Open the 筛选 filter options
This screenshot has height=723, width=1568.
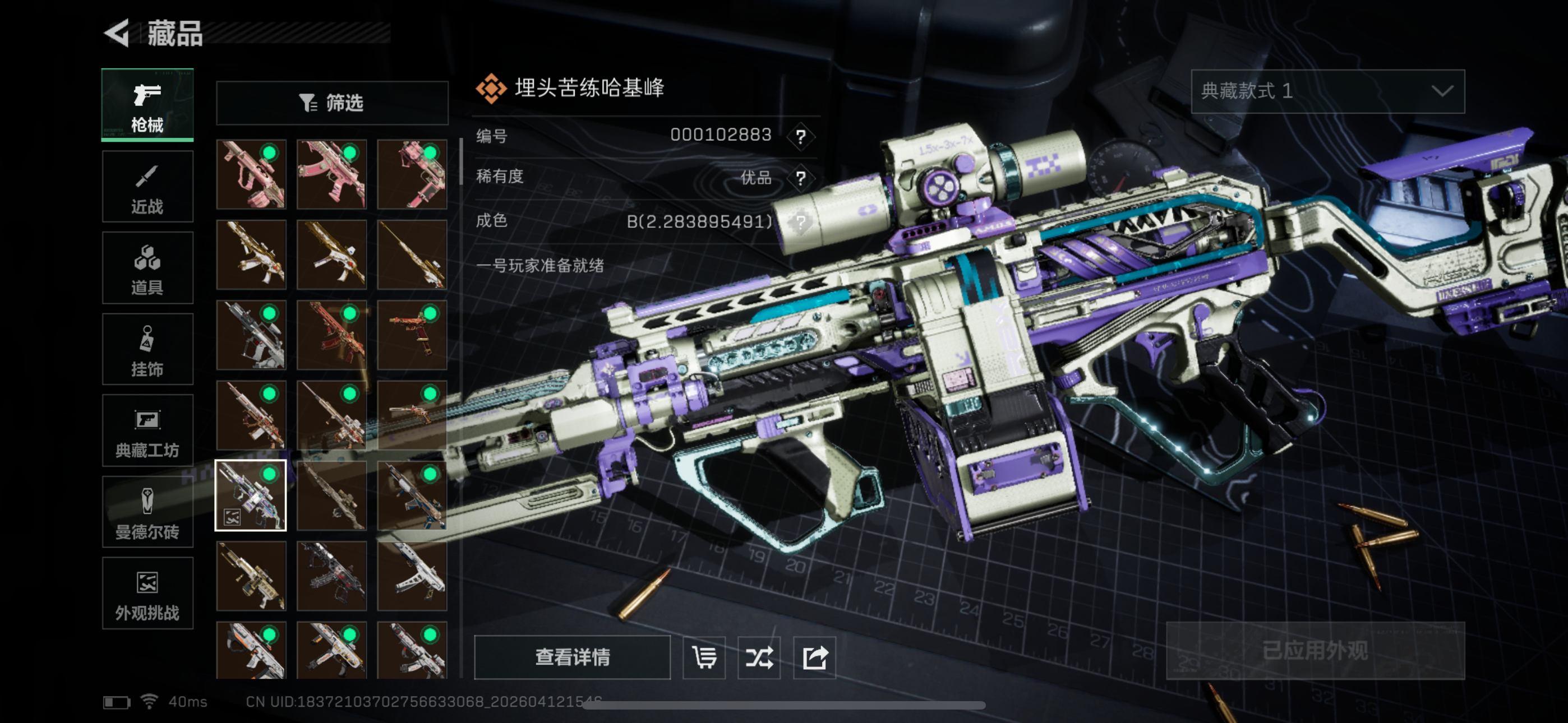pyautogui.click(x=332, y=103)
